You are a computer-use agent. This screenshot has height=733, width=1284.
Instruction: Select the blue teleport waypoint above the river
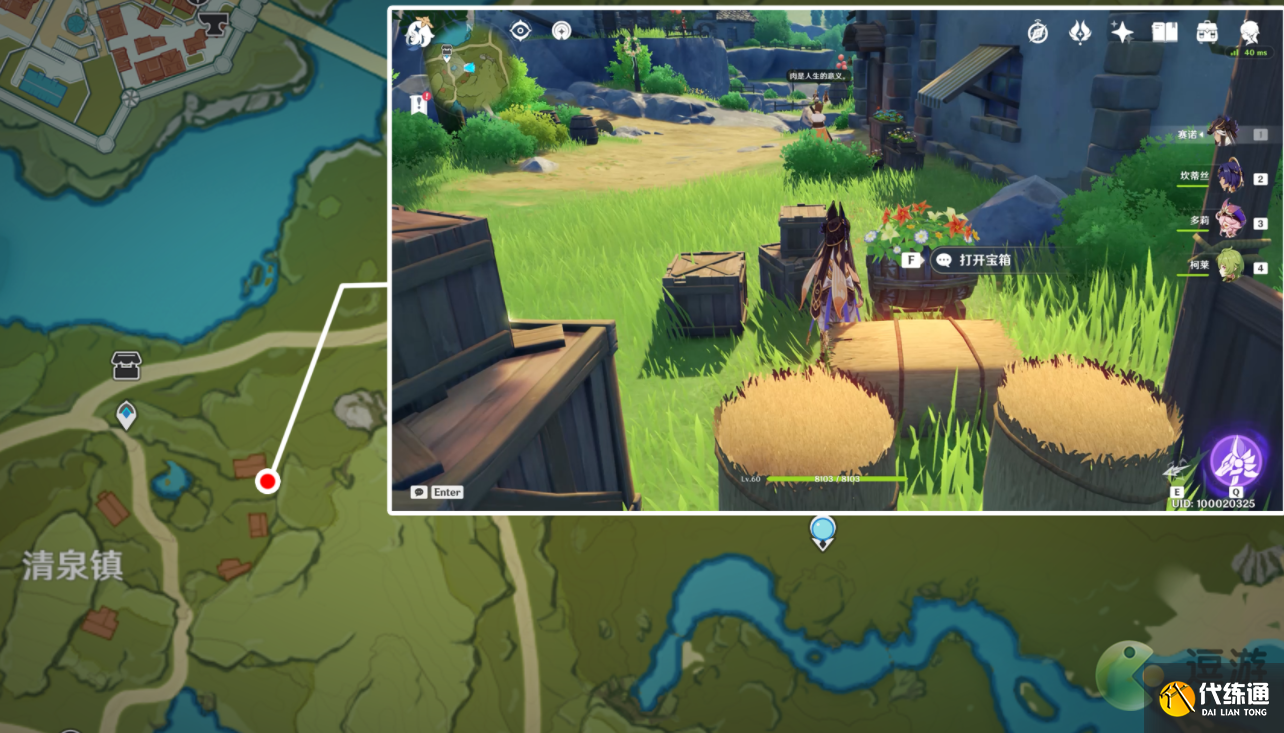pos(822,531)
